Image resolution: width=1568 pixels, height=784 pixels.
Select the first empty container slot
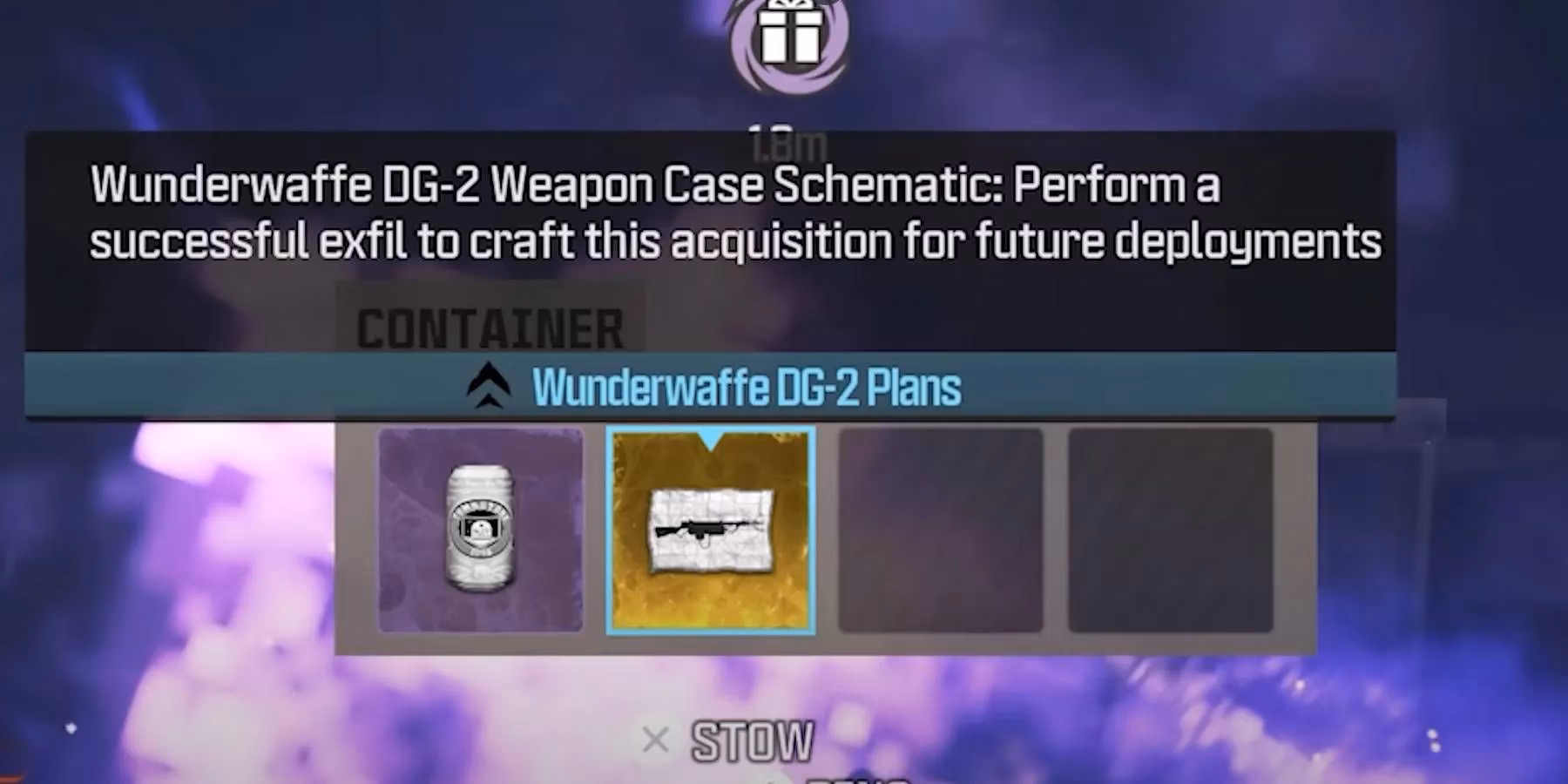coord(941,531)
